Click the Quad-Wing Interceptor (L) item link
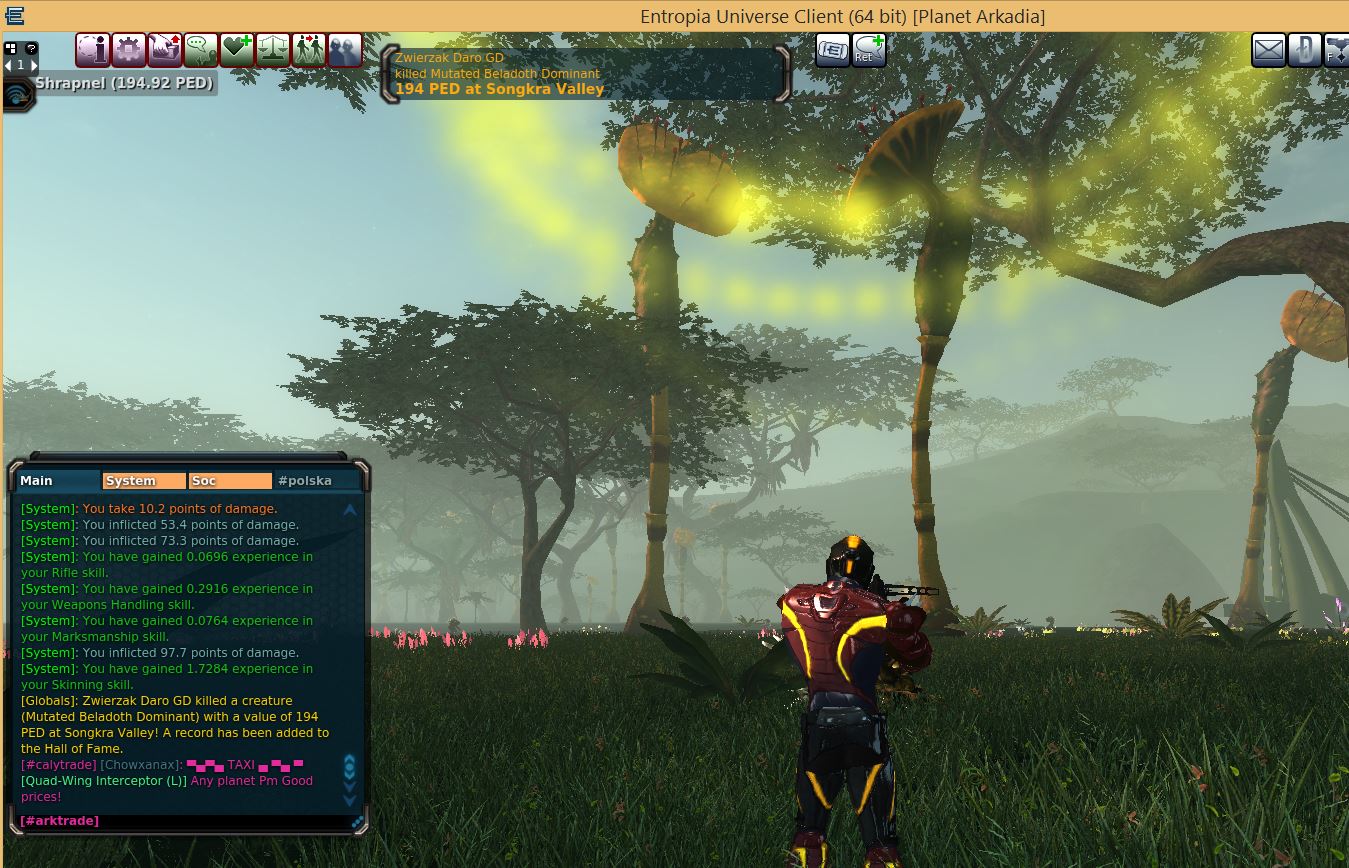Image resolution: width=1349 pixels, height=868 pixels. (x=103, y=781)
